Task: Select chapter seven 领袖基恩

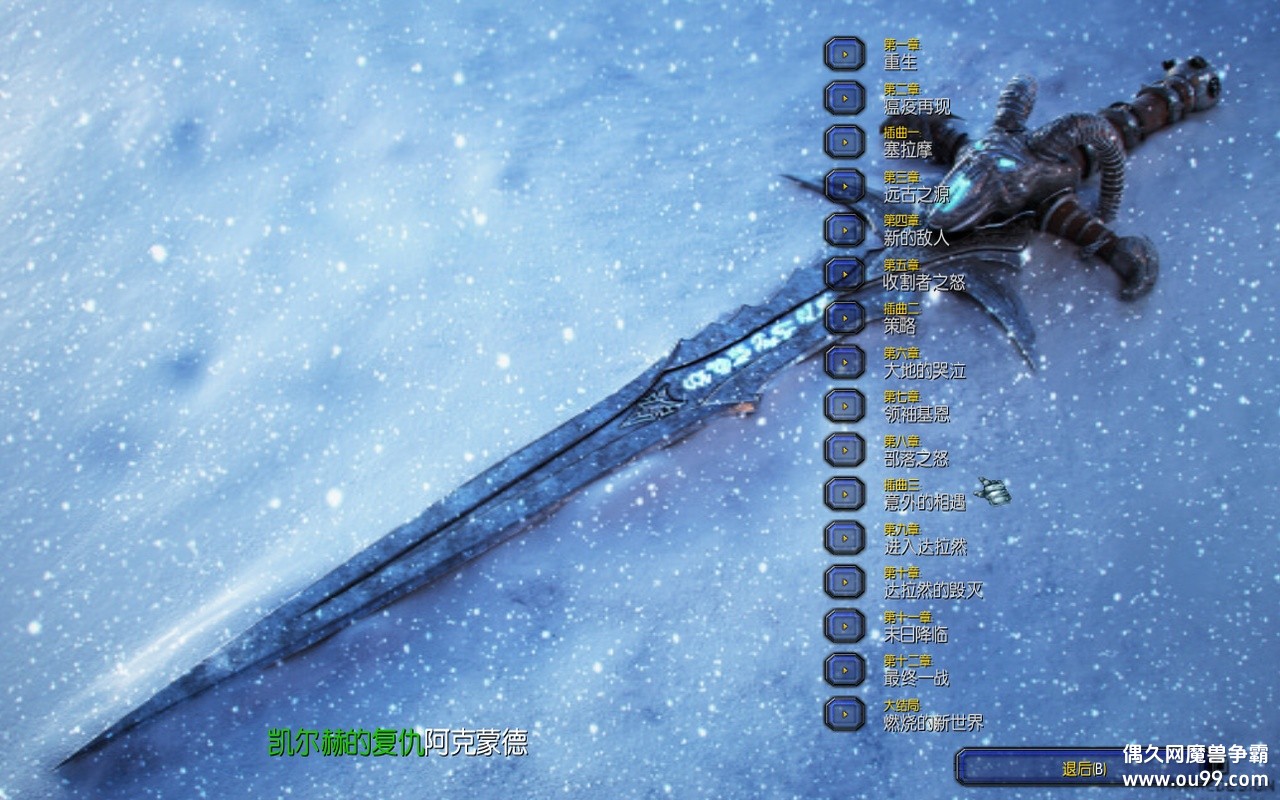Action: click(x=845, y=405)
